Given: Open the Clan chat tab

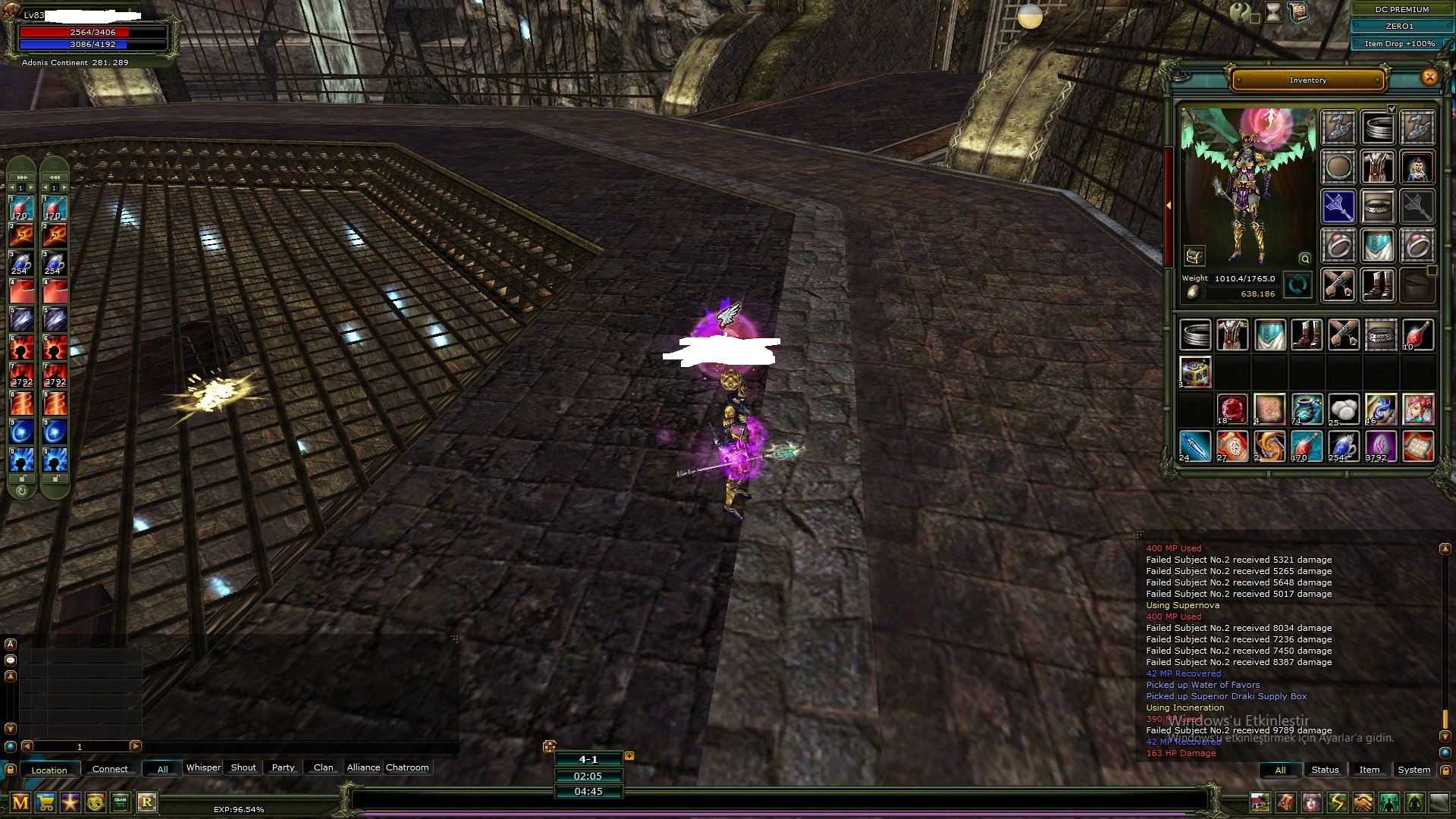Looking at the screenshot, I should [323, 767].
